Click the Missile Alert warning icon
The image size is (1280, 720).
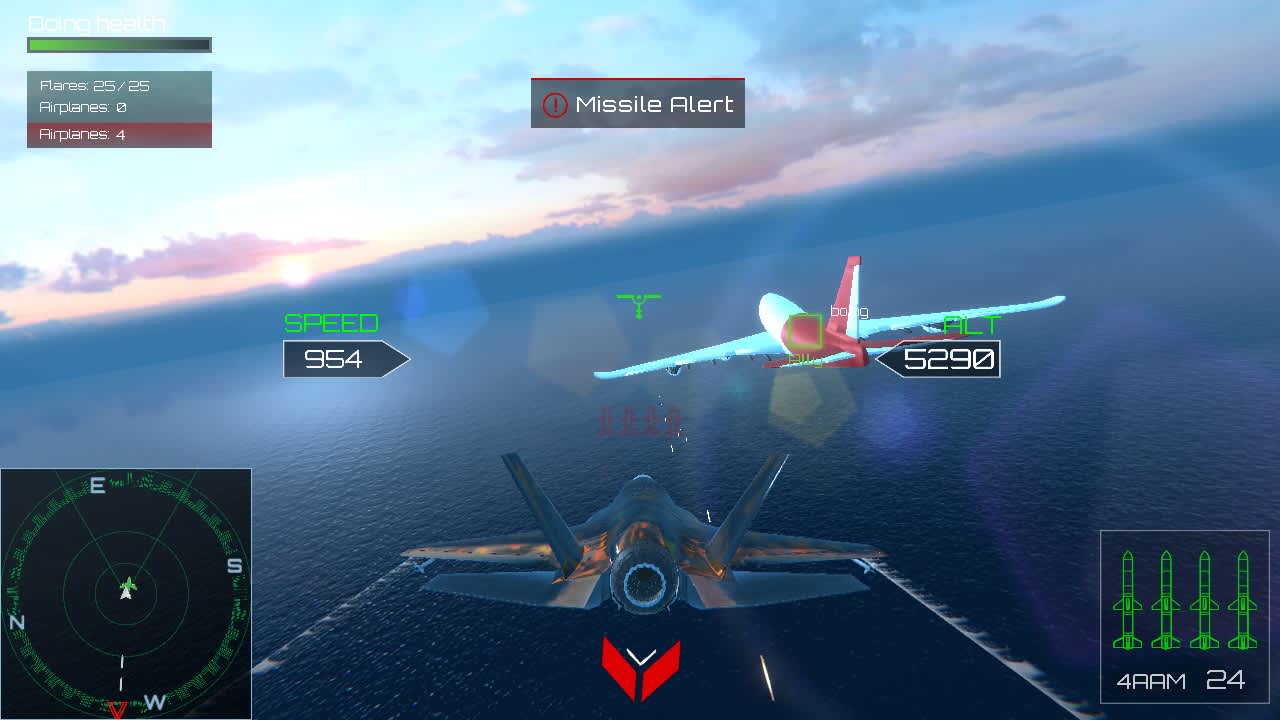click(555, 103)
